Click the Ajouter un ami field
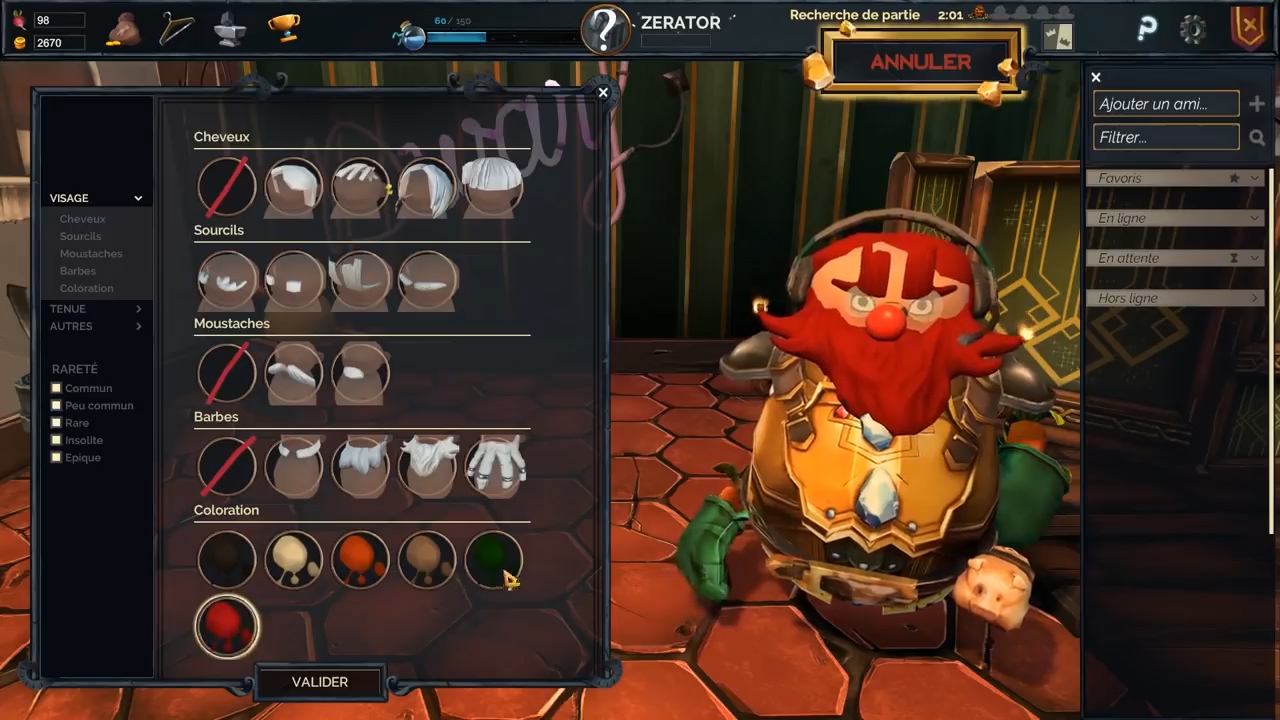Screen dimensions: 1280x720 [1166, 104]
